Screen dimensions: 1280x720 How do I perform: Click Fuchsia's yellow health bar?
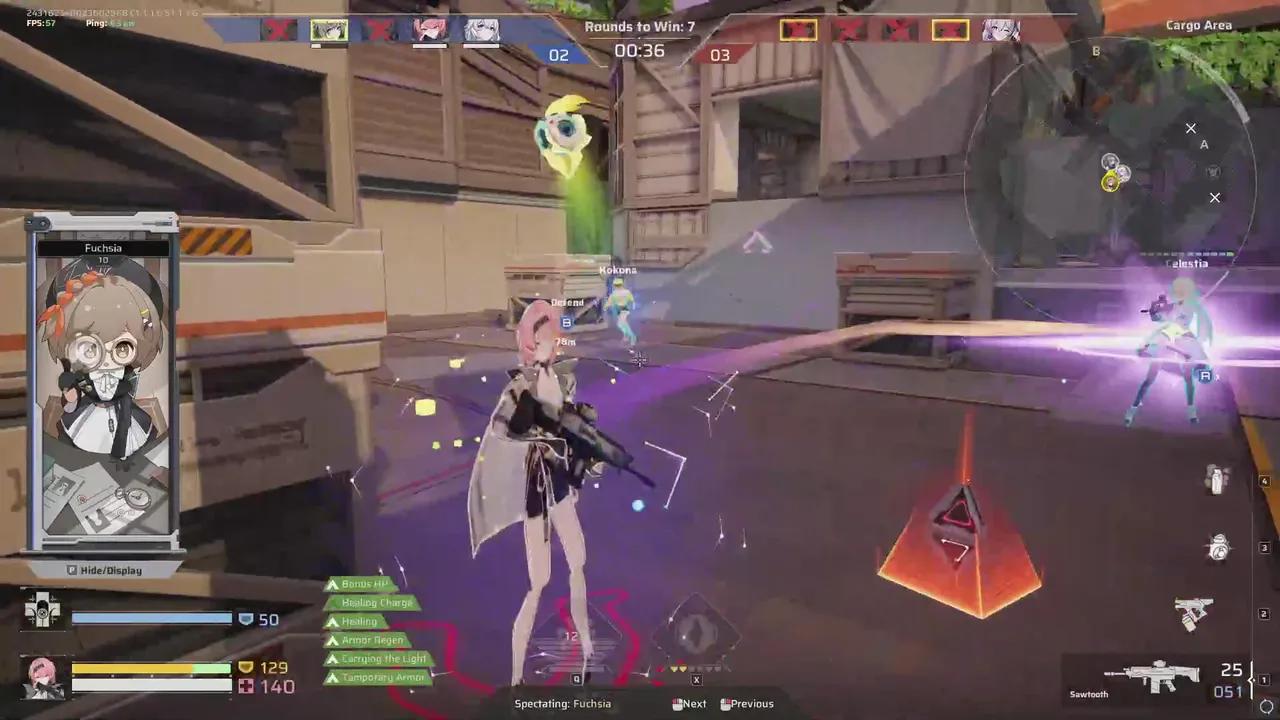(130, 668)
